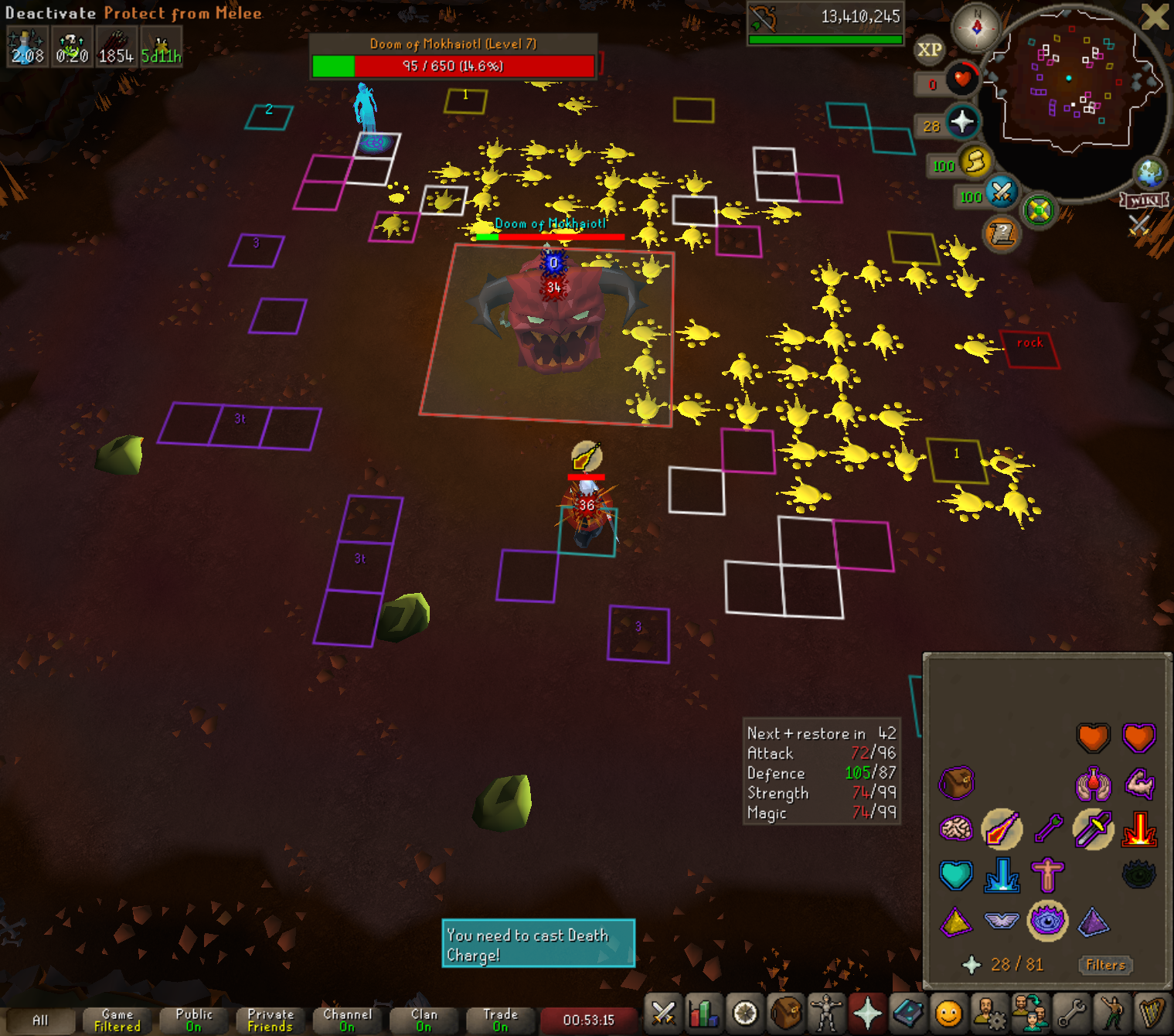The width and height of the screenshot is (1174, 1036).
Task: Open the prayer Filters button
Action: click(x=1104, y=965)
